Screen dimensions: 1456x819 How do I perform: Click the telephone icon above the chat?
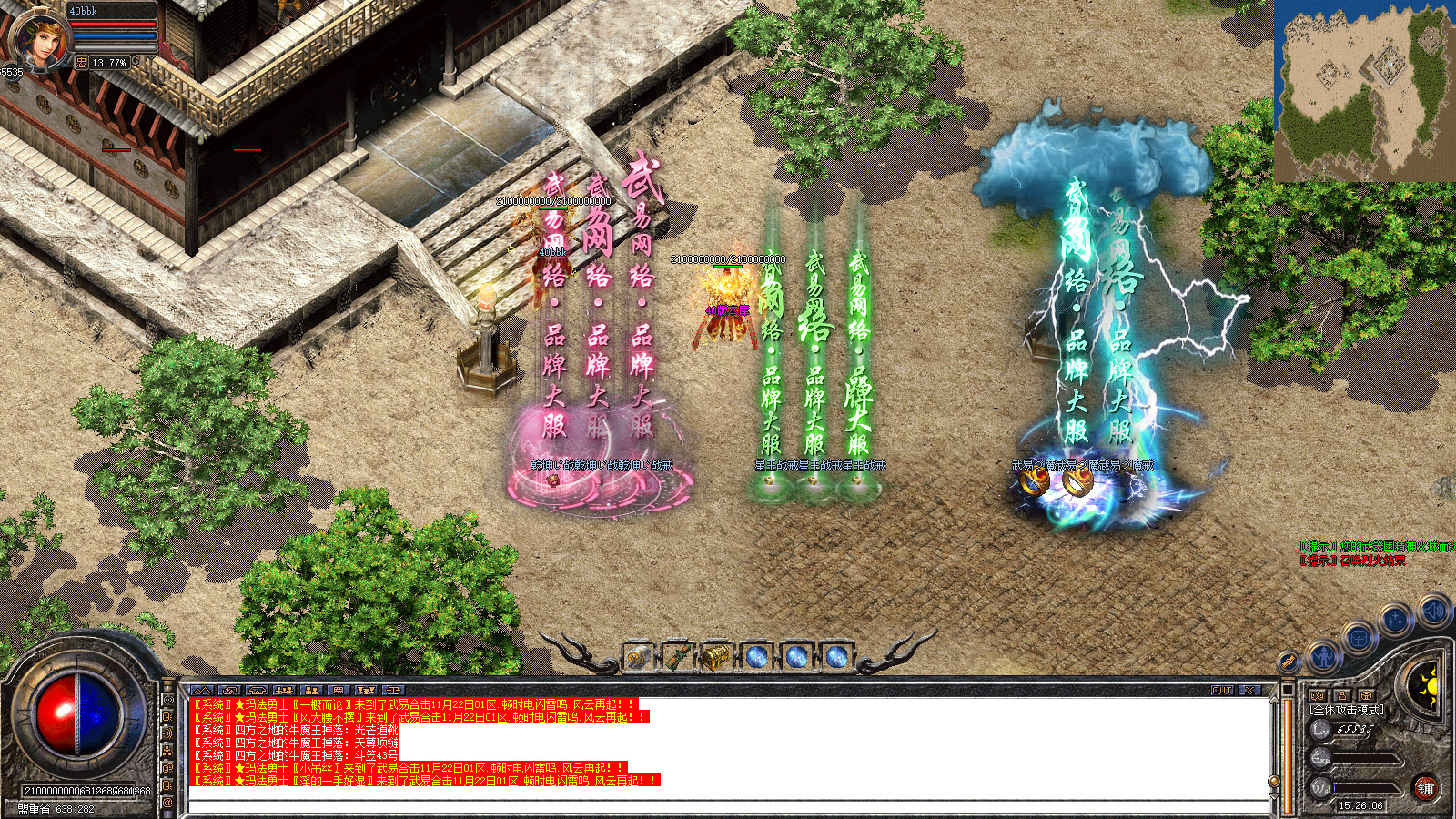[257, 691]
